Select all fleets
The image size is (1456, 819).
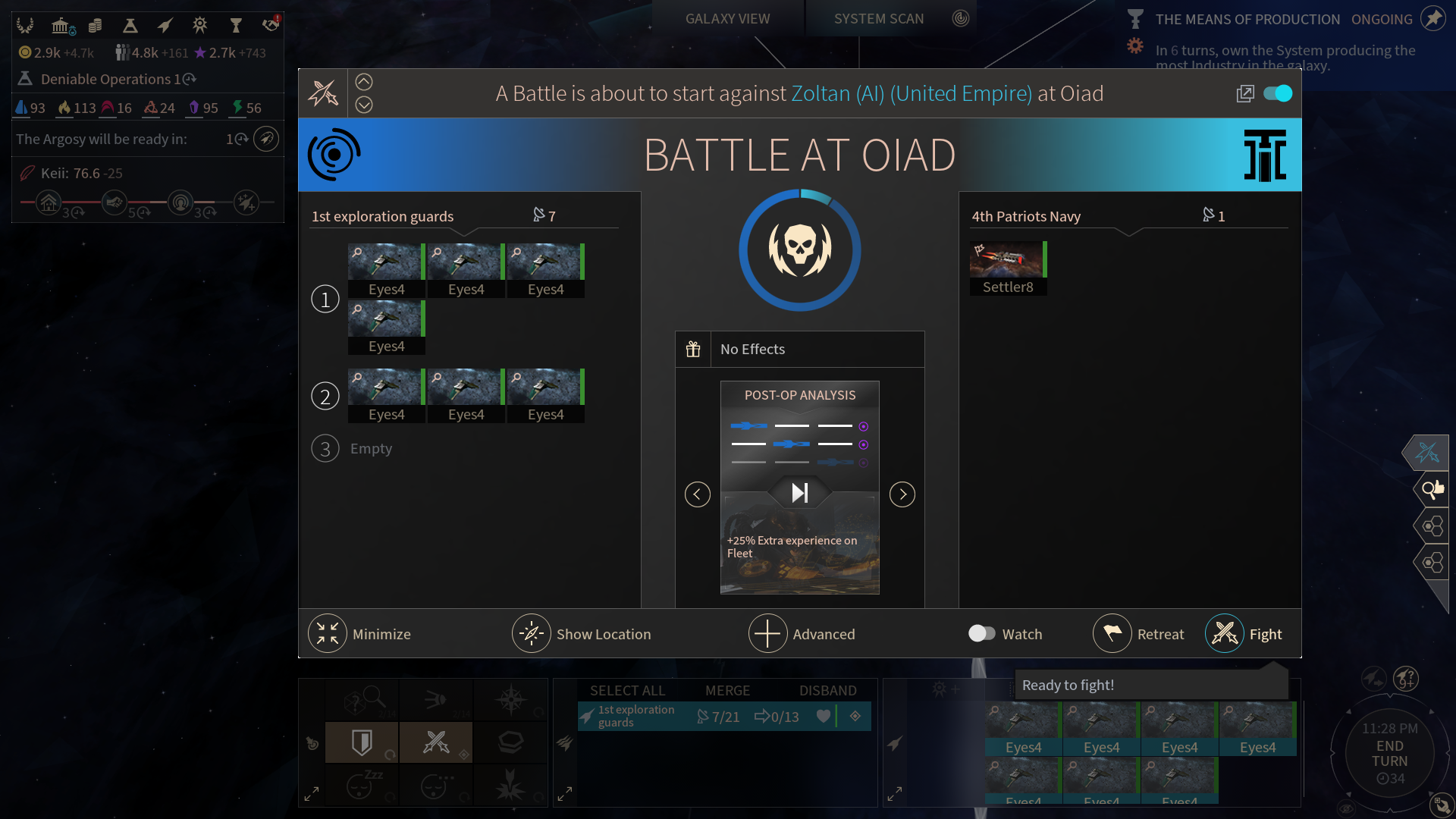(x=627, y=691)
